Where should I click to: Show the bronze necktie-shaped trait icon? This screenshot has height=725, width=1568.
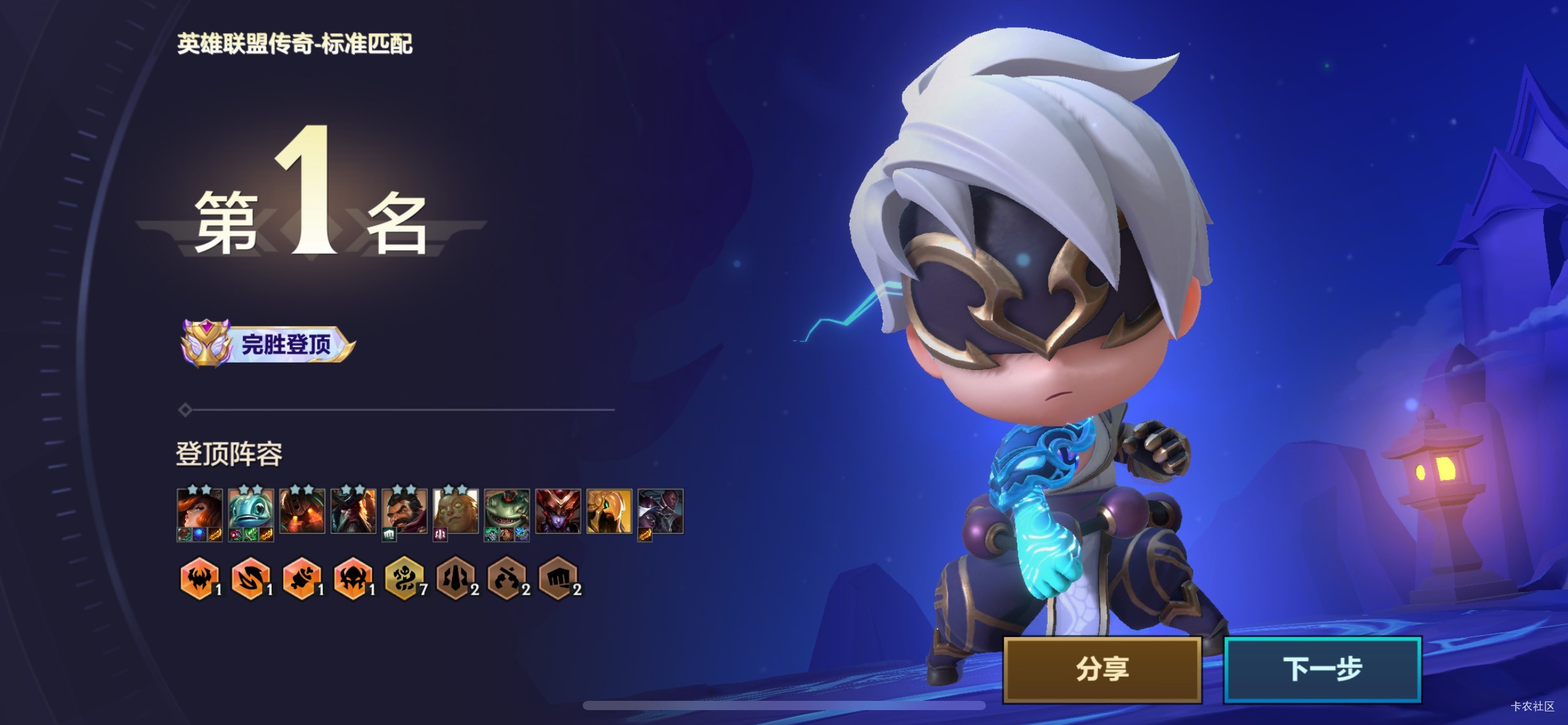pyautogui.click(x=456, y=579)
